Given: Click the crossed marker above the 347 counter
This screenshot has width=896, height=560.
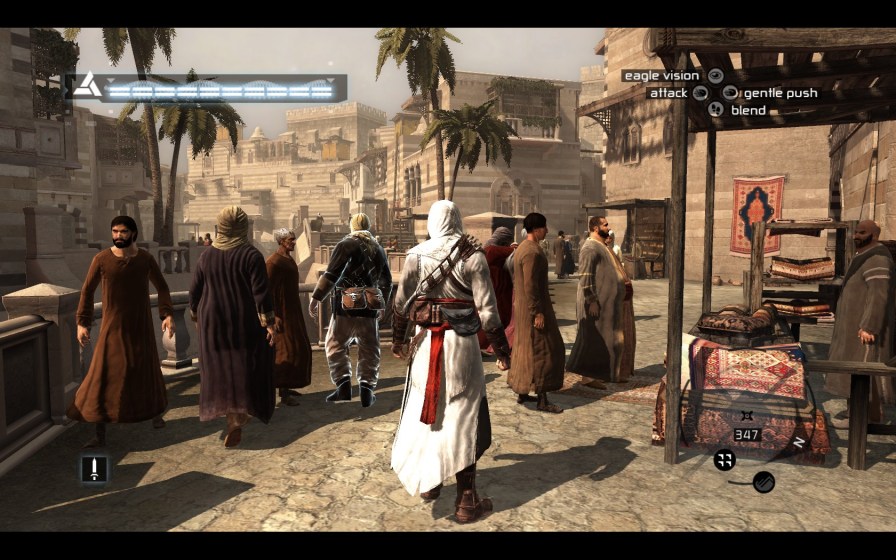Looking at the screenshot, I should pos(747,416).
